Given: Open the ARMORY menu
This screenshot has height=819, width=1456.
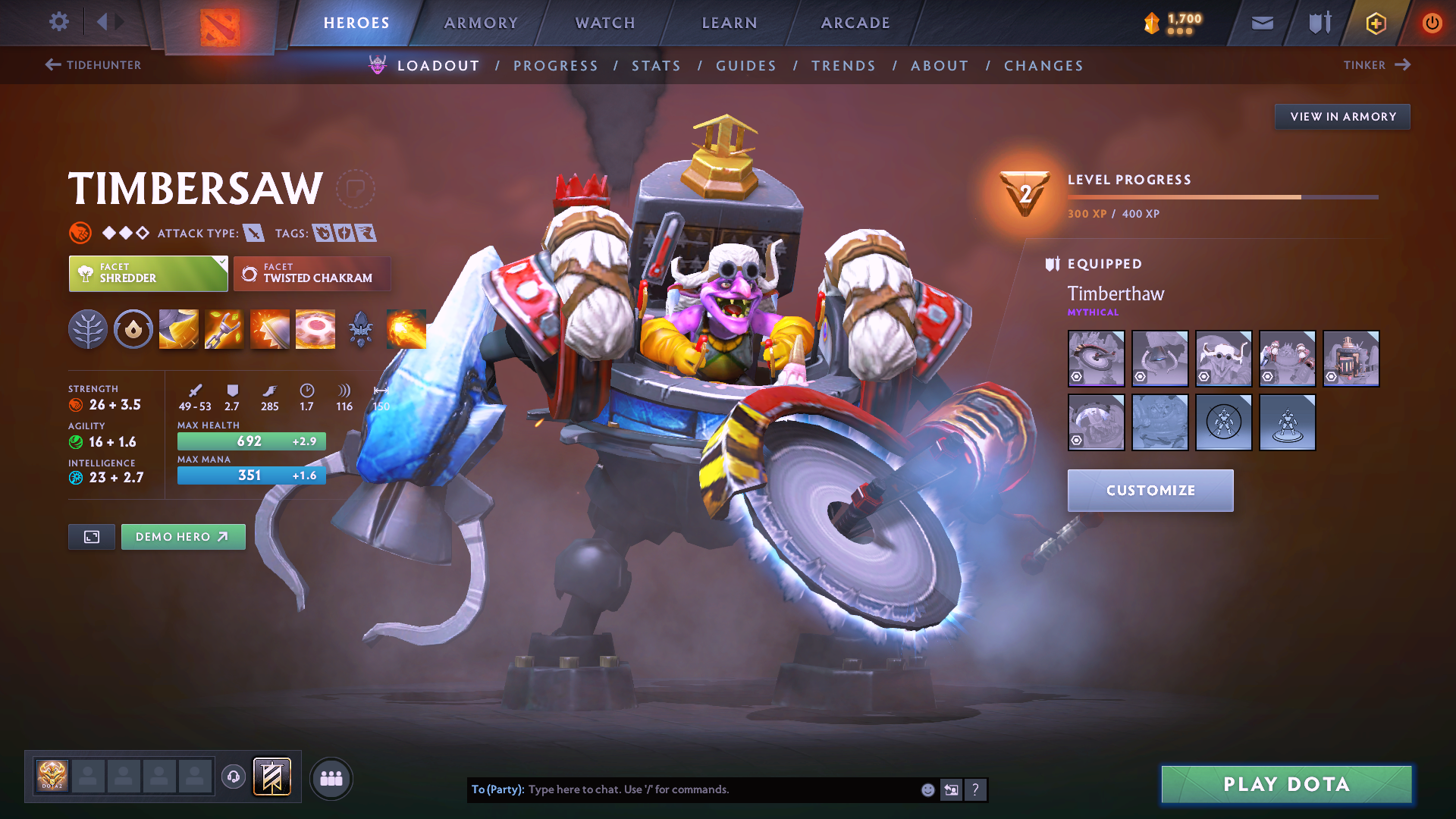Looking at the screenshot, I should 481,23.
